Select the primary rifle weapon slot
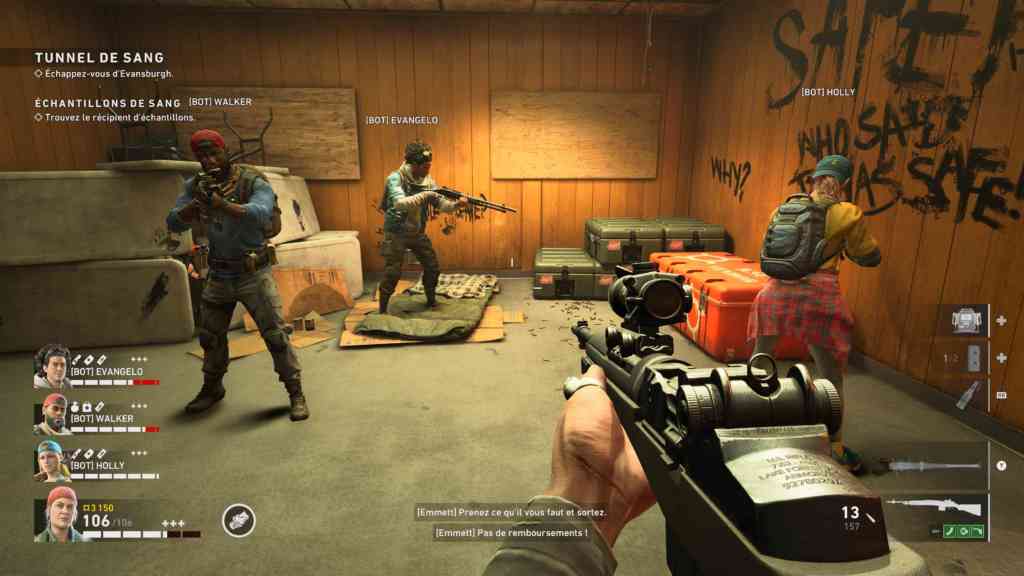 click(x=934, y=507)
